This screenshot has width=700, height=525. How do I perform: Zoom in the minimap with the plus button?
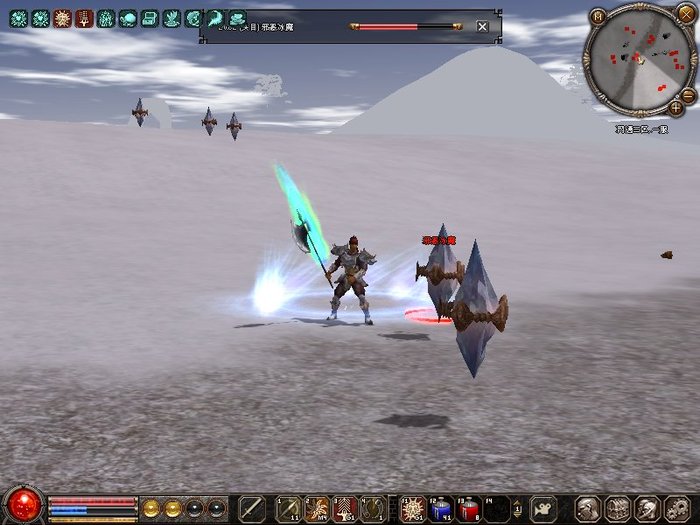[677, 107]
